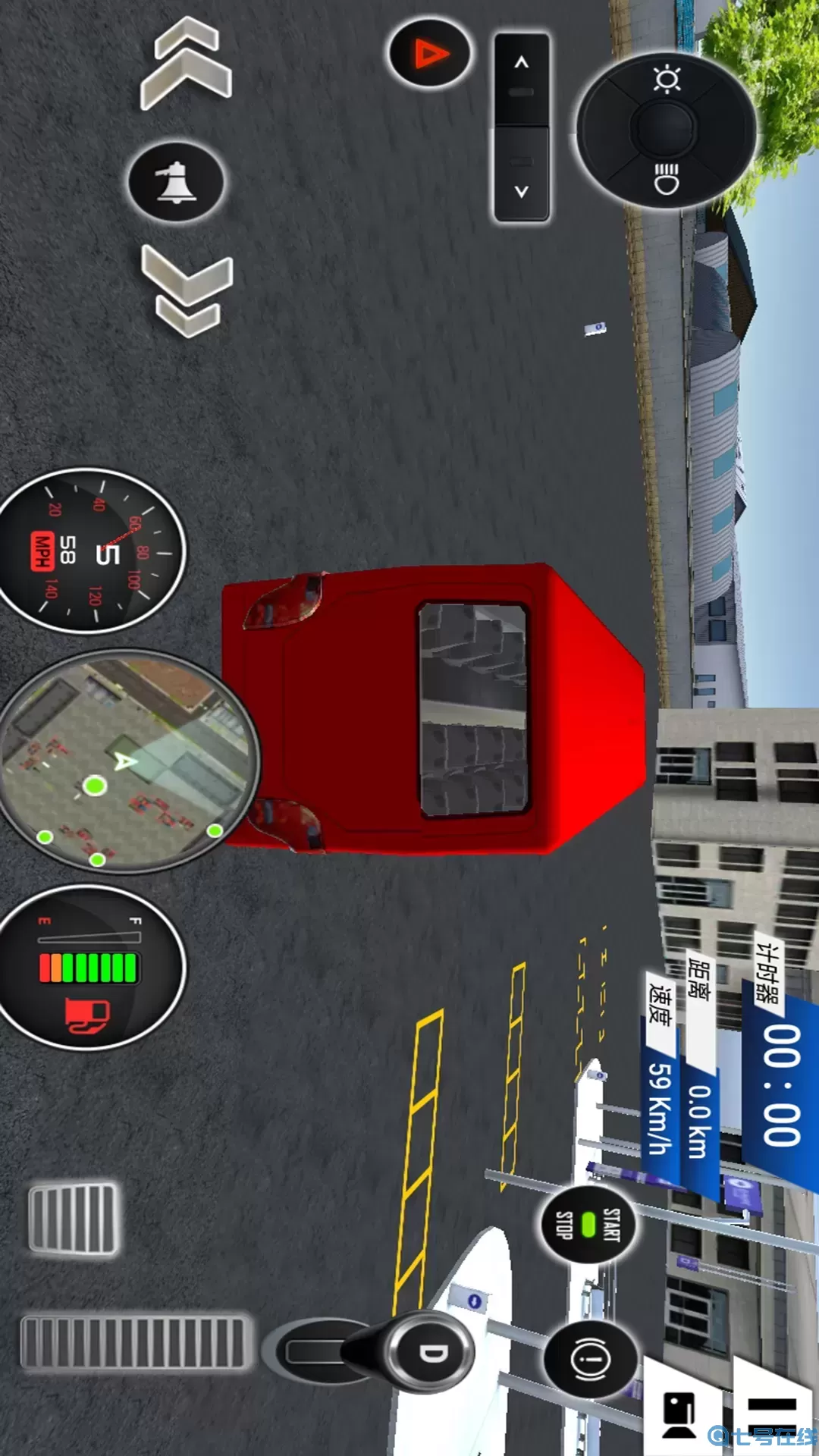This screenshot has width=819, height=1456.
Task: Honk the horn button
Action: (176, 182)
